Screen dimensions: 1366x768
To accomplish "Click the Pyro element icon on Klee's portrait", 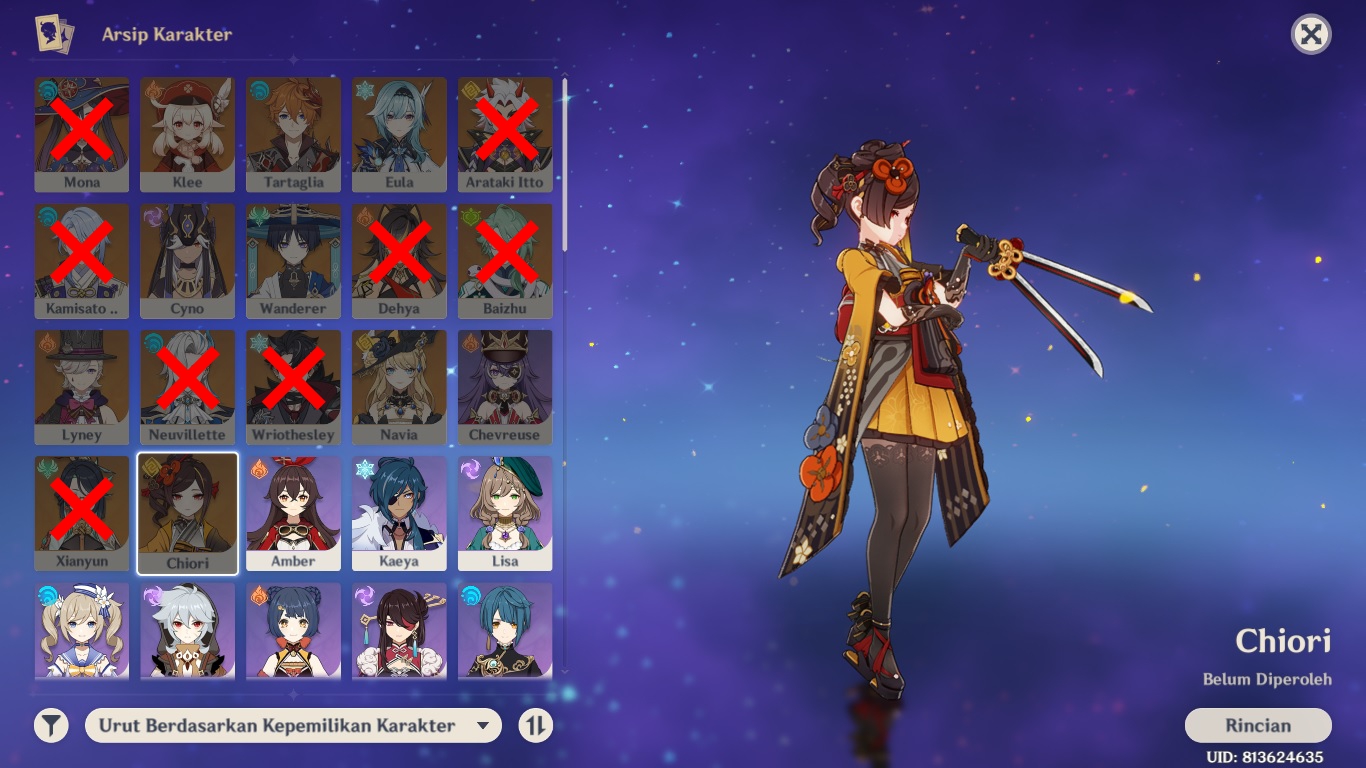I will 153,91.
